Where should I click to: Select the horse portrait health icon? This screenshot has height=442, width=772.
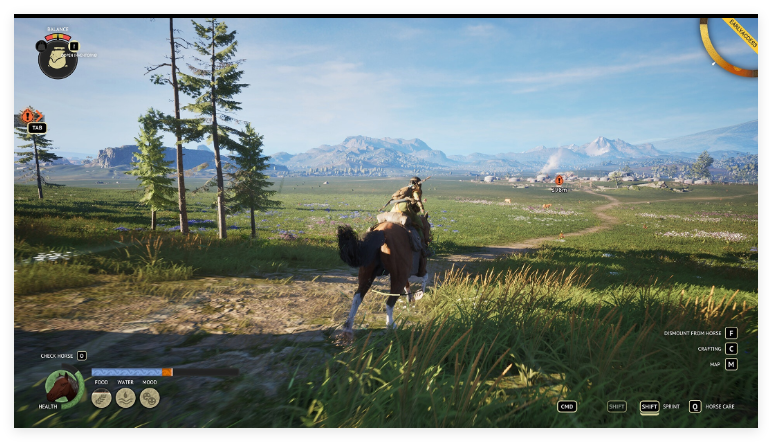(x=62, y=387)
